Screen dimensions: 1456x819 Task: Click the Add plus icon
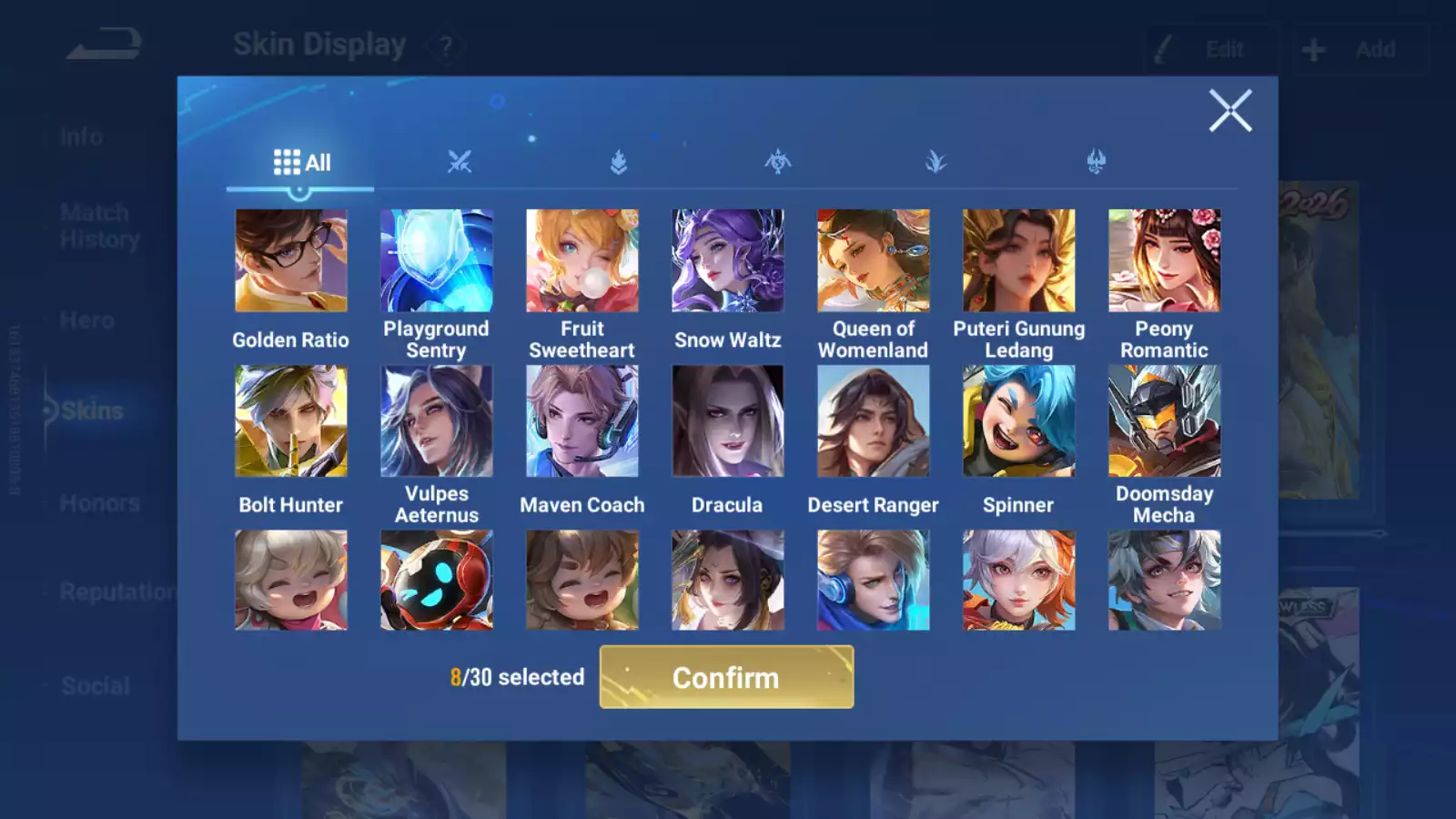point(1312,47)
